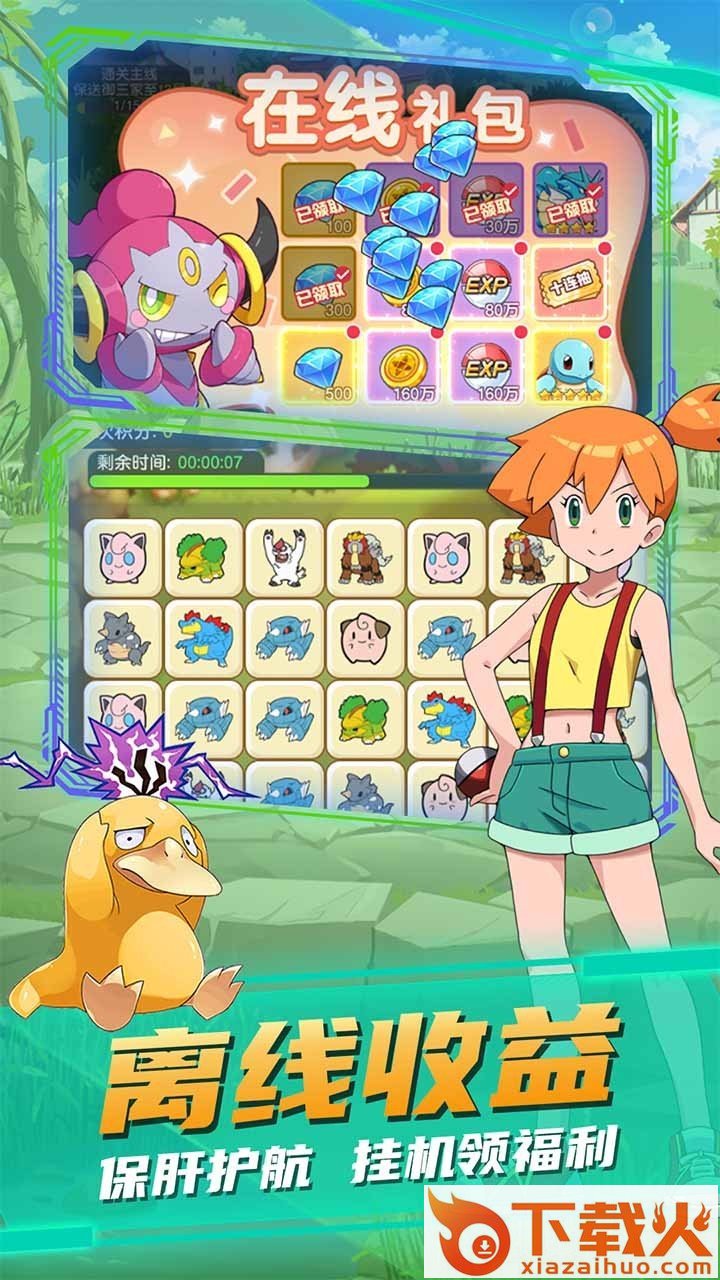This screenshot has width=720, height=1280.
Task: Tap the claimed 300 diamond reward
Action: 320,284
